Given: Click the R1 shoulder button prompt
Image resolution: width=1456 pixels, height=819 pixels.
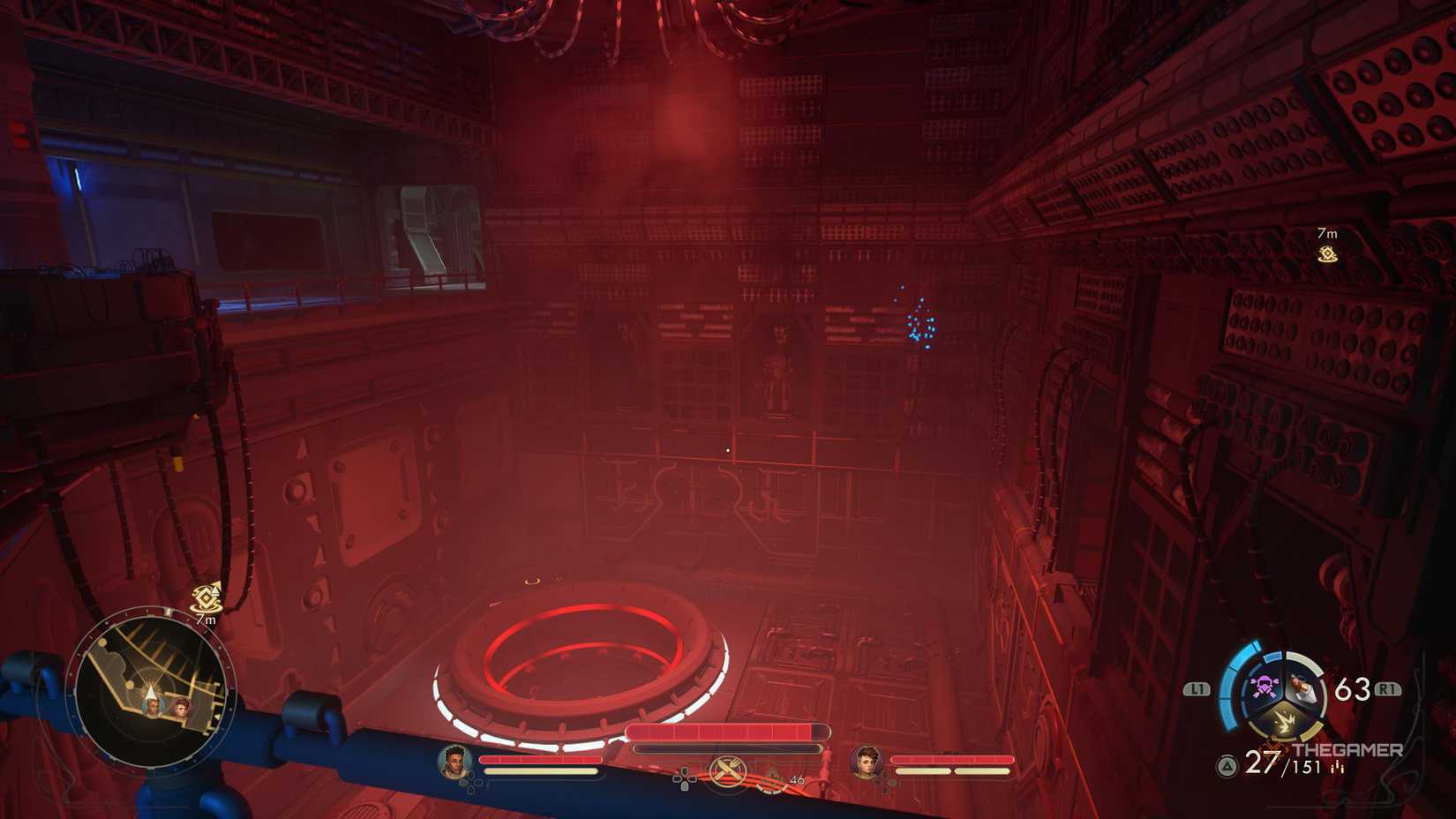Looking at the screenshot, I should click(1388, 688).
